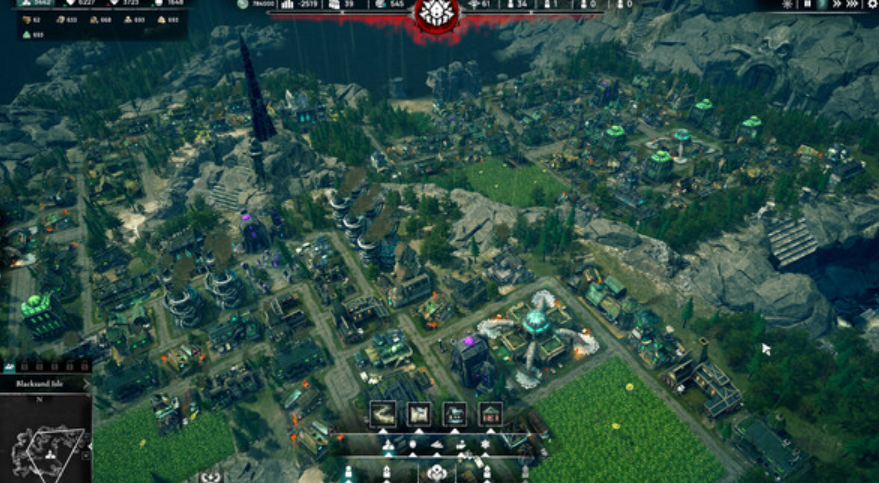Toggle the sun icon in the top bar
Viewport: 879px width, 483px height.
(x=790, y=5)
